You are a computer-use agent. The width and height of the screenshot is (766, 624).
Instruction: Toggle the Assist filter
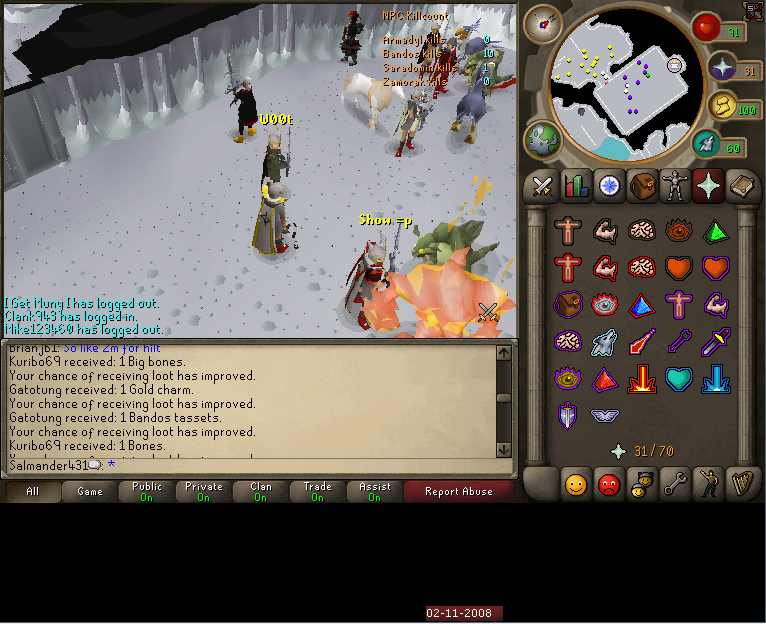coord(375,491)
